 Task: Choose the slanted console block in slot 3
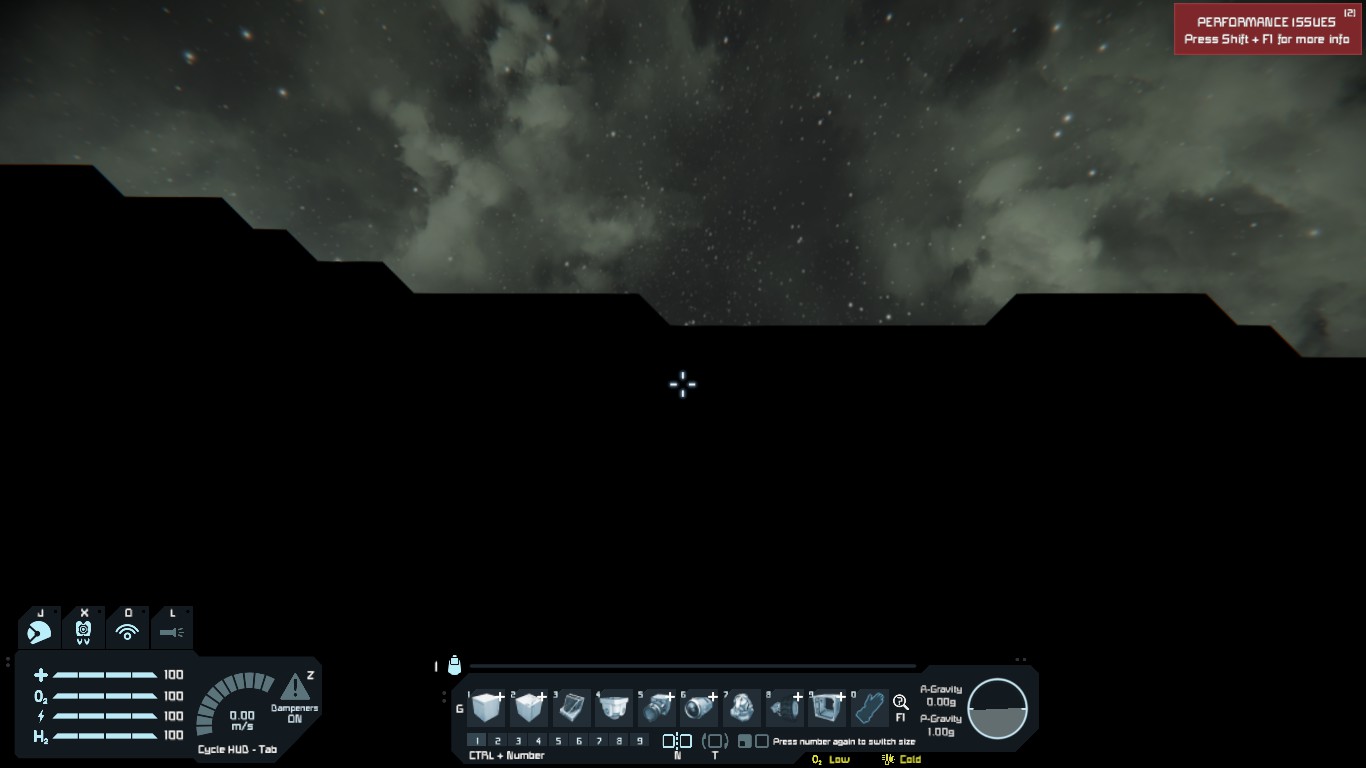point(572,708)
